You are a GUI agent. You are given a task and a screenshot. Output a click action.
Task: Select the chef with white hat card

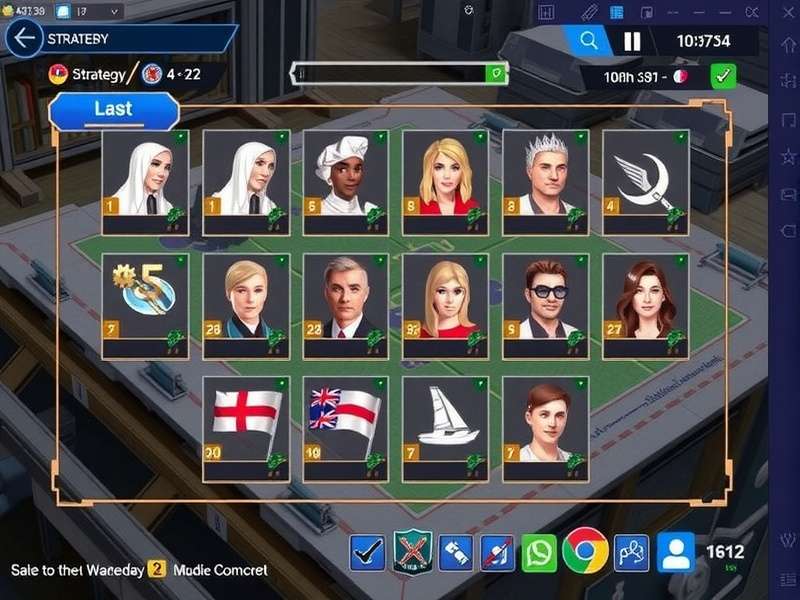(x=345, y=181)
